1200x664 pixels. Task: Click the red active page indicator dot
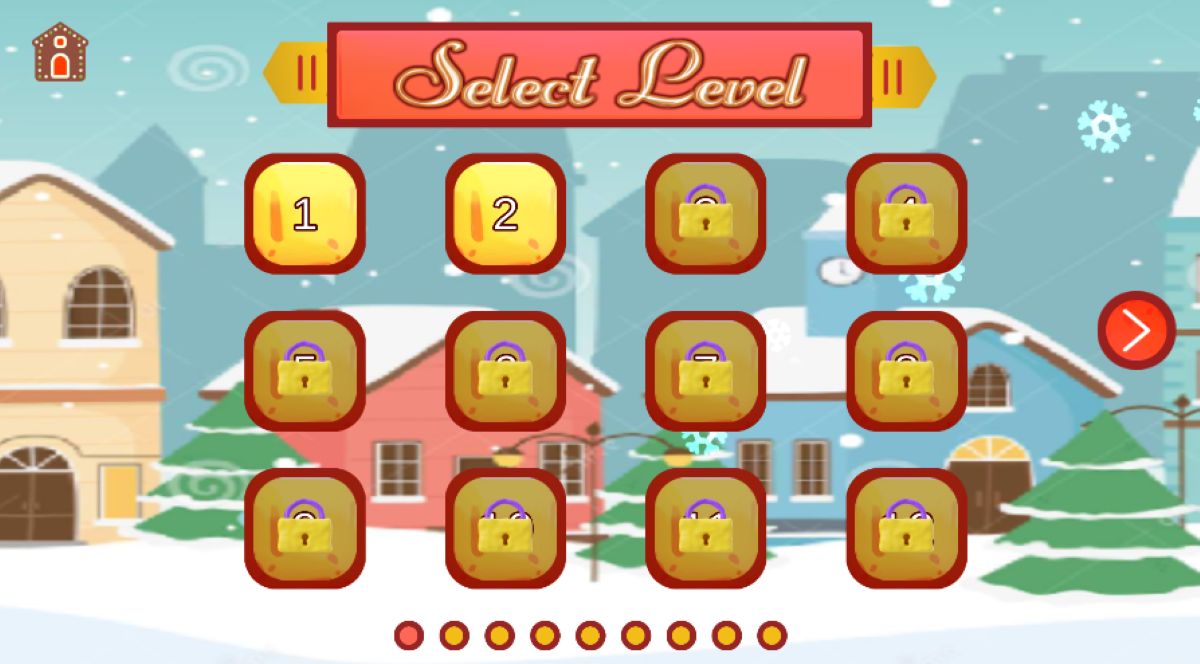(408, 635)
